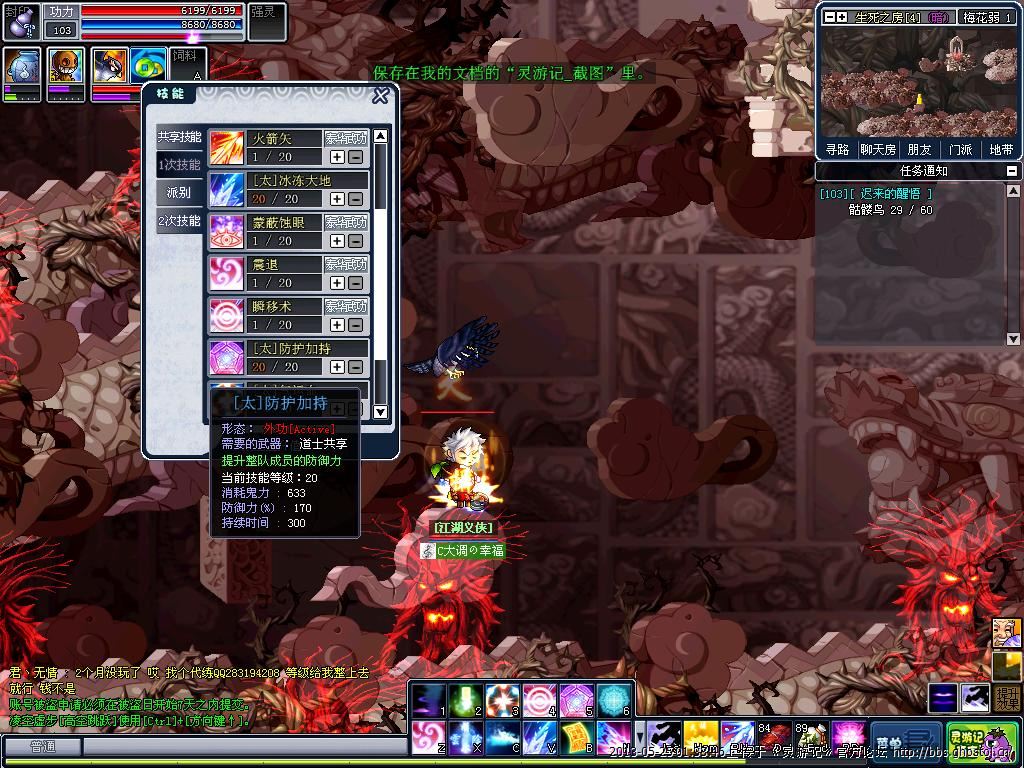The height and width of the screenshot is (768, 1024).
Task: Open the 寻路 pathfinding button
Action: click(x=837, y=150)
